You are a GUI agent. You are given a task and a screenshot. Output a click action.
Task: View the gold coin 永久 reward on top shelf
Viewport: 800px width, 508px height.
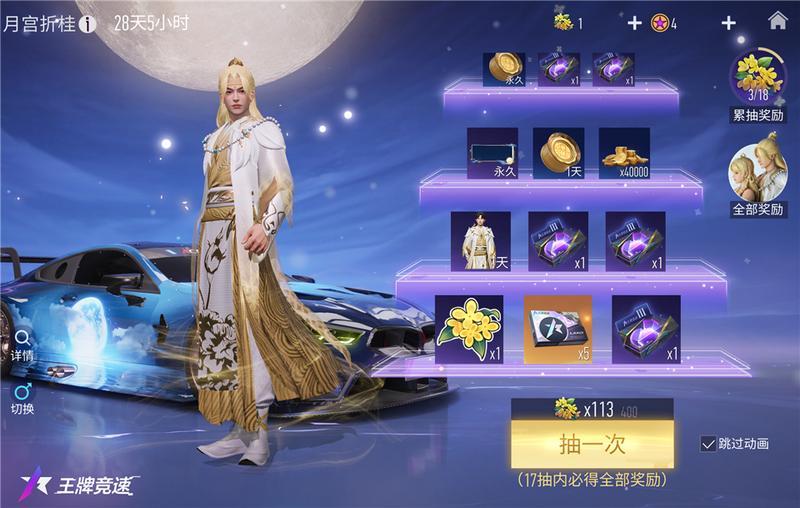pos(505,68)
